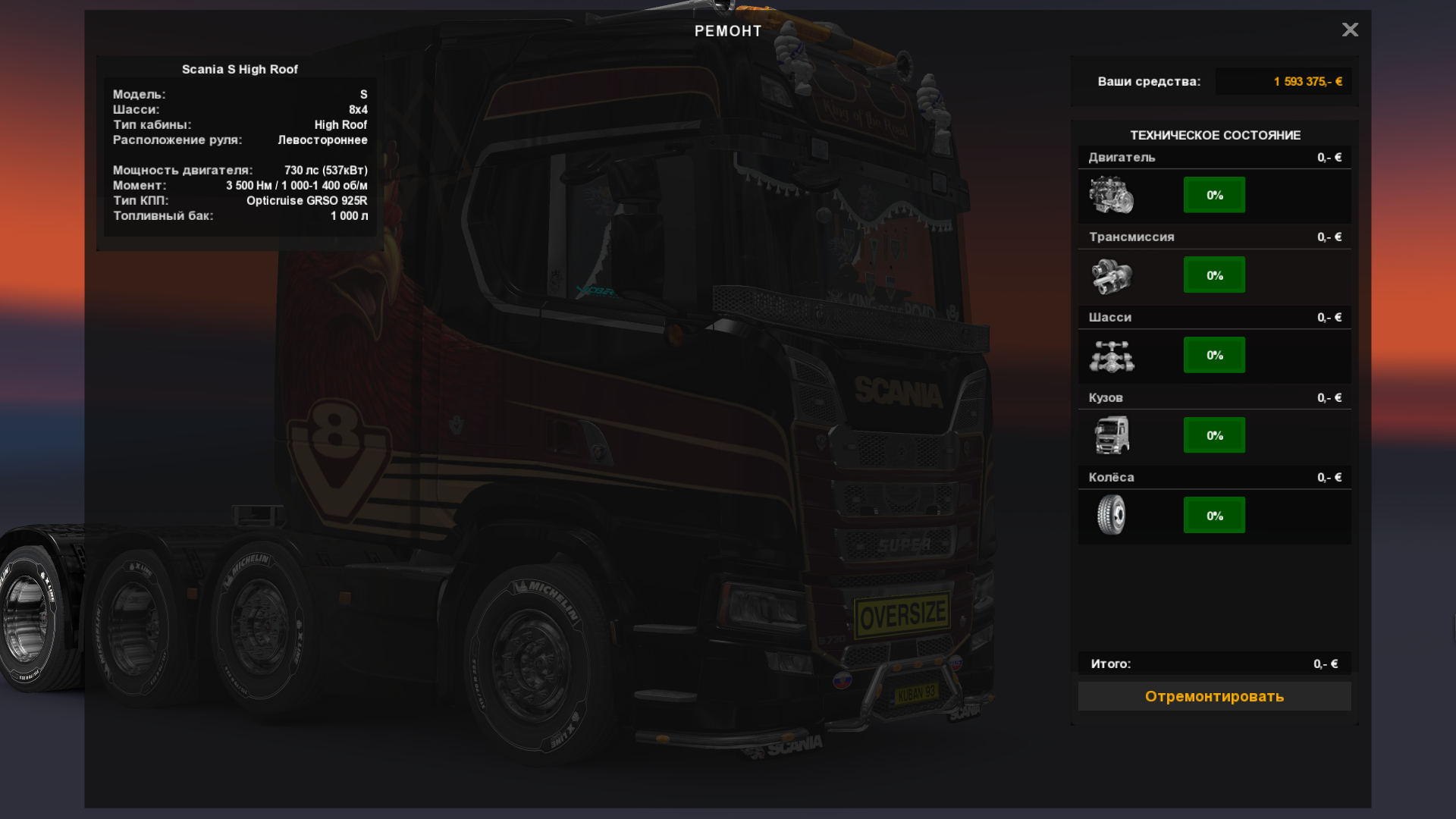Close the repair window
1456x819 pixels.
click(1350, 30)
